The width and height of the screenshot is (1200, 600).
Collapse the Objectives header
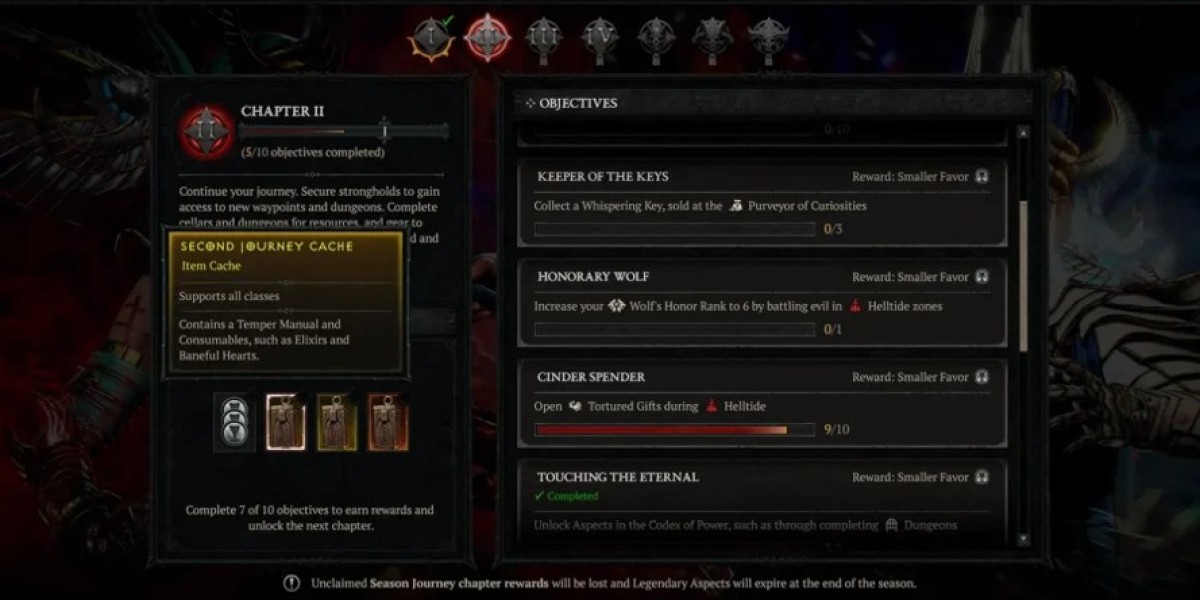(574, 103)
